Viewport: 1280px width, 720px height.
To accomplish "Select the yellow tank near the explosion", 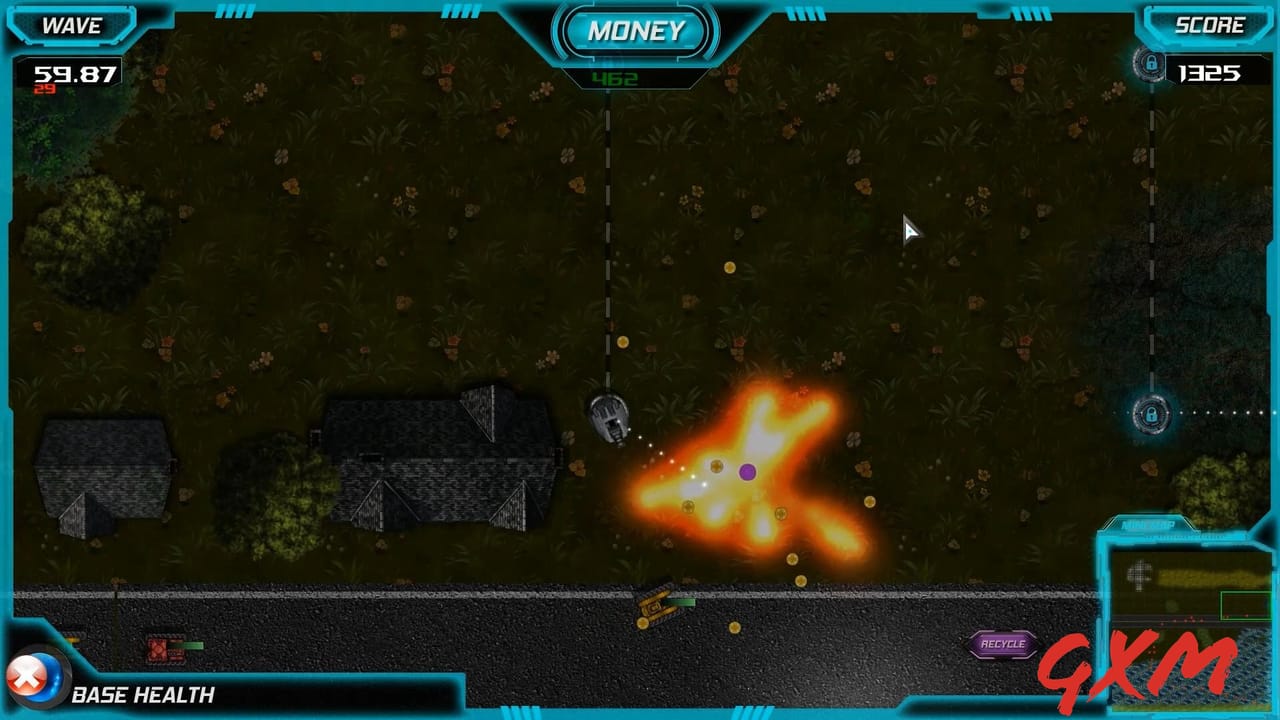I will [x=655, y=607].
